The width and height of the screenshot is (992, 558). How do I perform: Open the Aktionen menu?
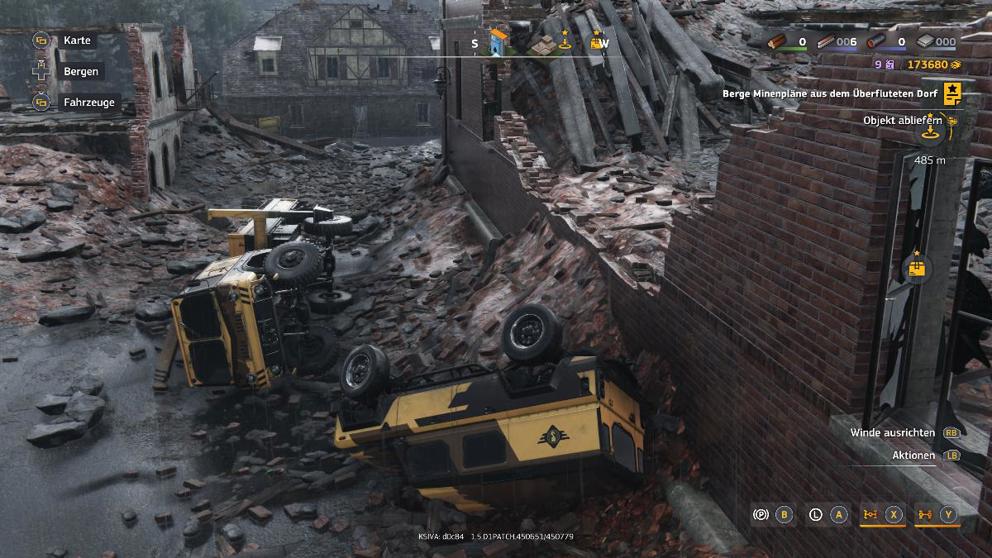(x=914, y=455)
